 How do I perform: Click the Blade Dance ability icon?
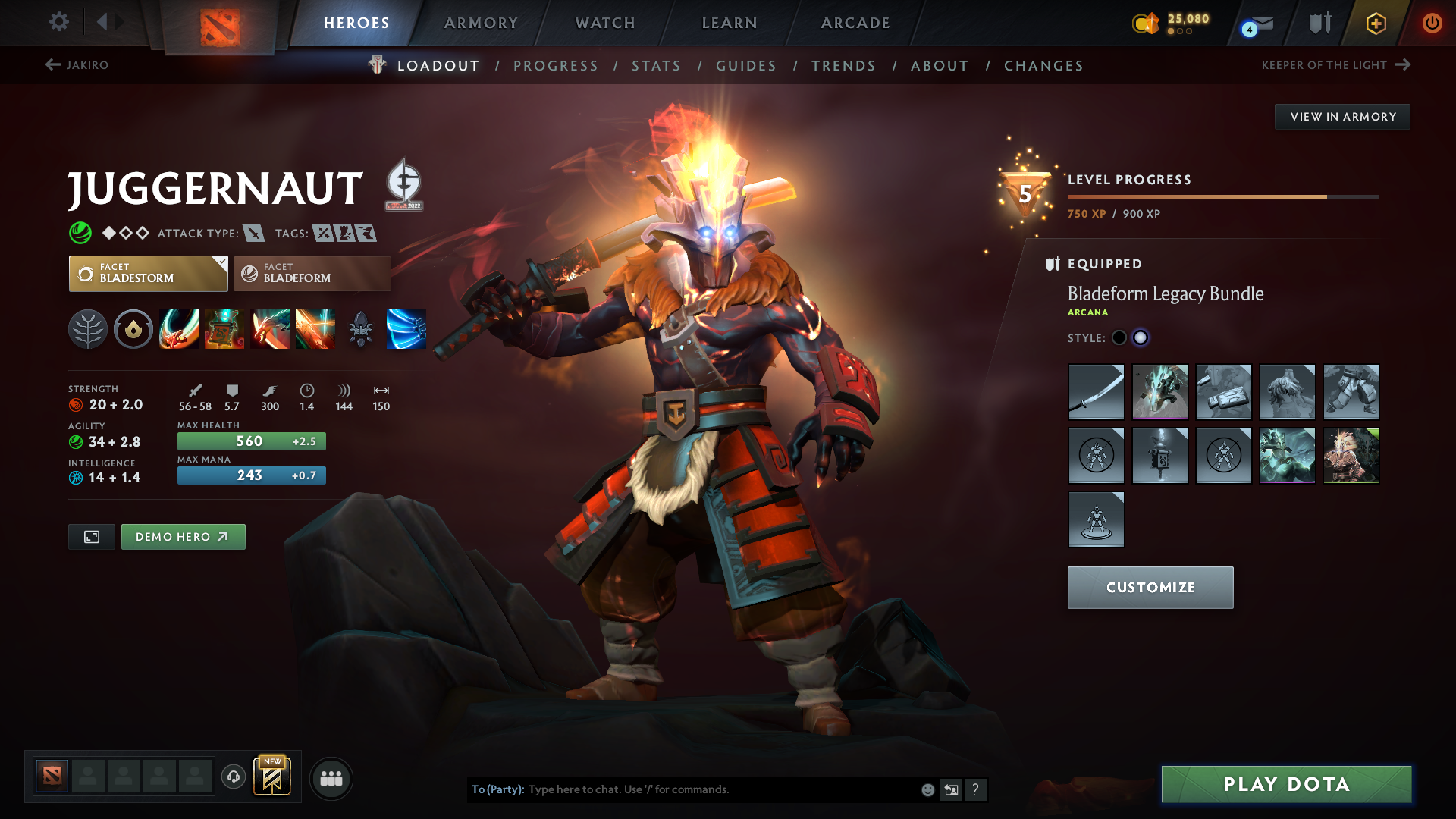pyautogui.click(x=270, y=329)
